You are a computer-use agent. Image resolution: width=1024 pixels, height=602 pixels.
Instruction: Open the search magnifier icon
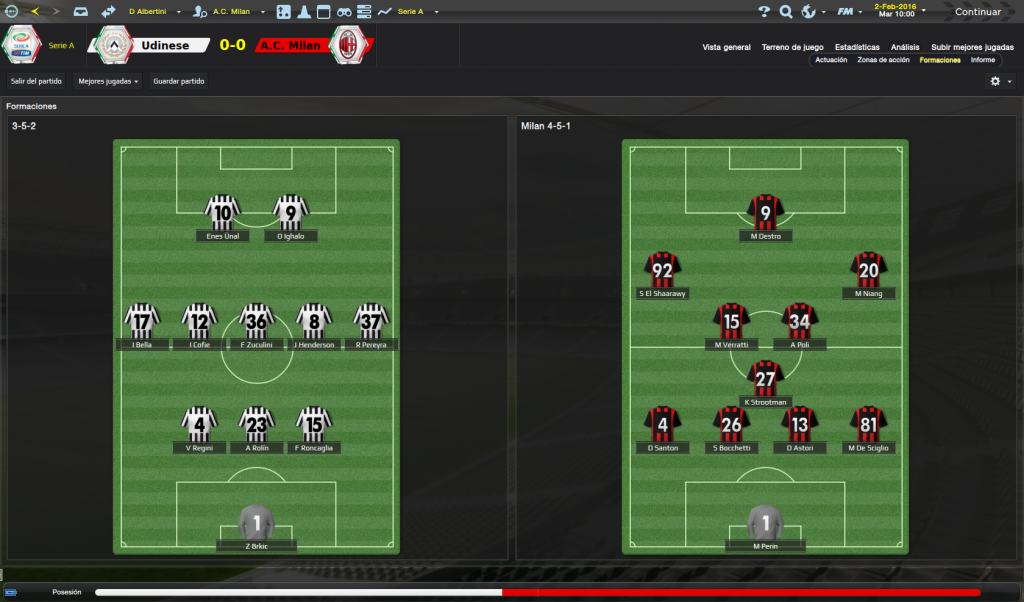(786, 12)
